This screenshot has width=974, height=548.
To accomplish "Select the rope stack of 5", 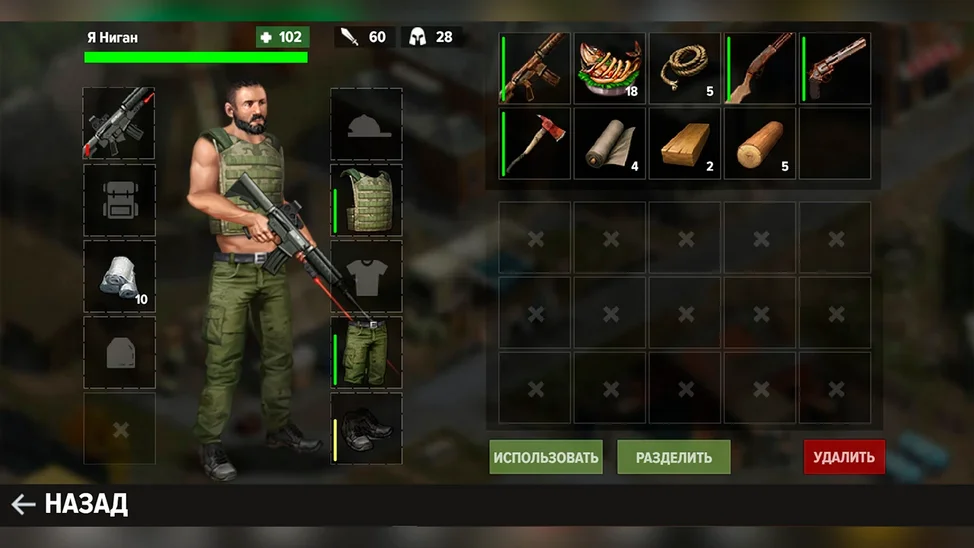I will coord(685,69).
